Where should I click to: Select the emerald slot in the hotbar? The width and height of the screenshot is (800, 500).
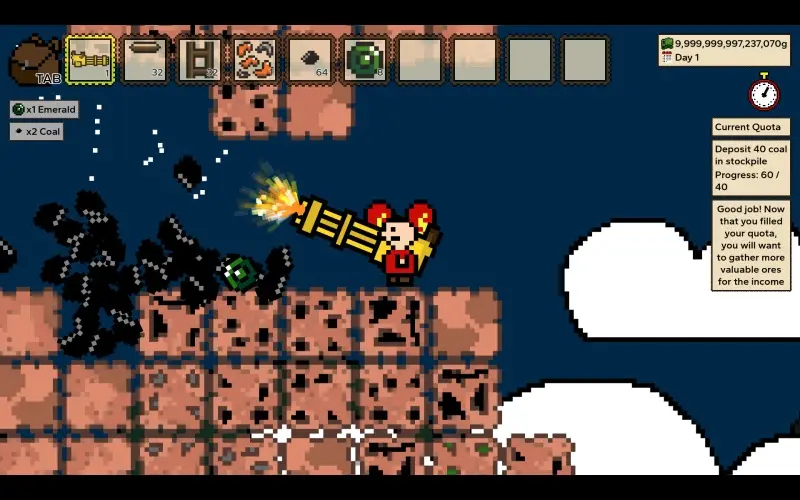pos(364,60)
